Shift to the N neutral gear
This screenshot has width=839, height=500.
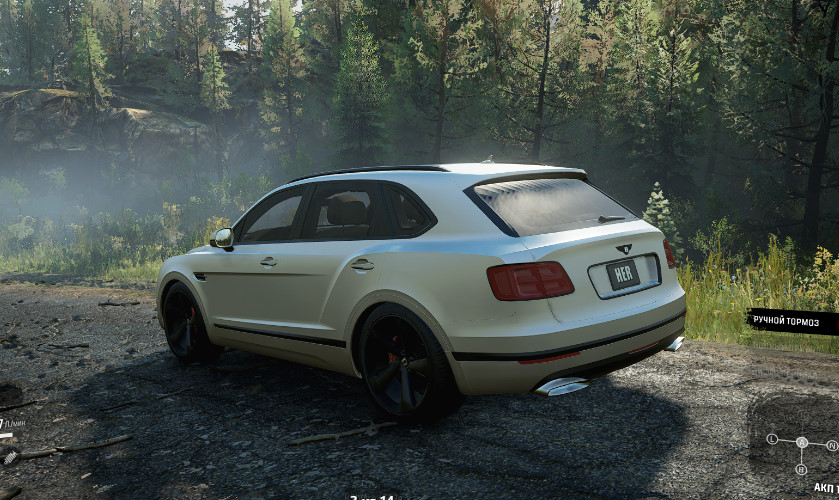[x=831, y=444]
